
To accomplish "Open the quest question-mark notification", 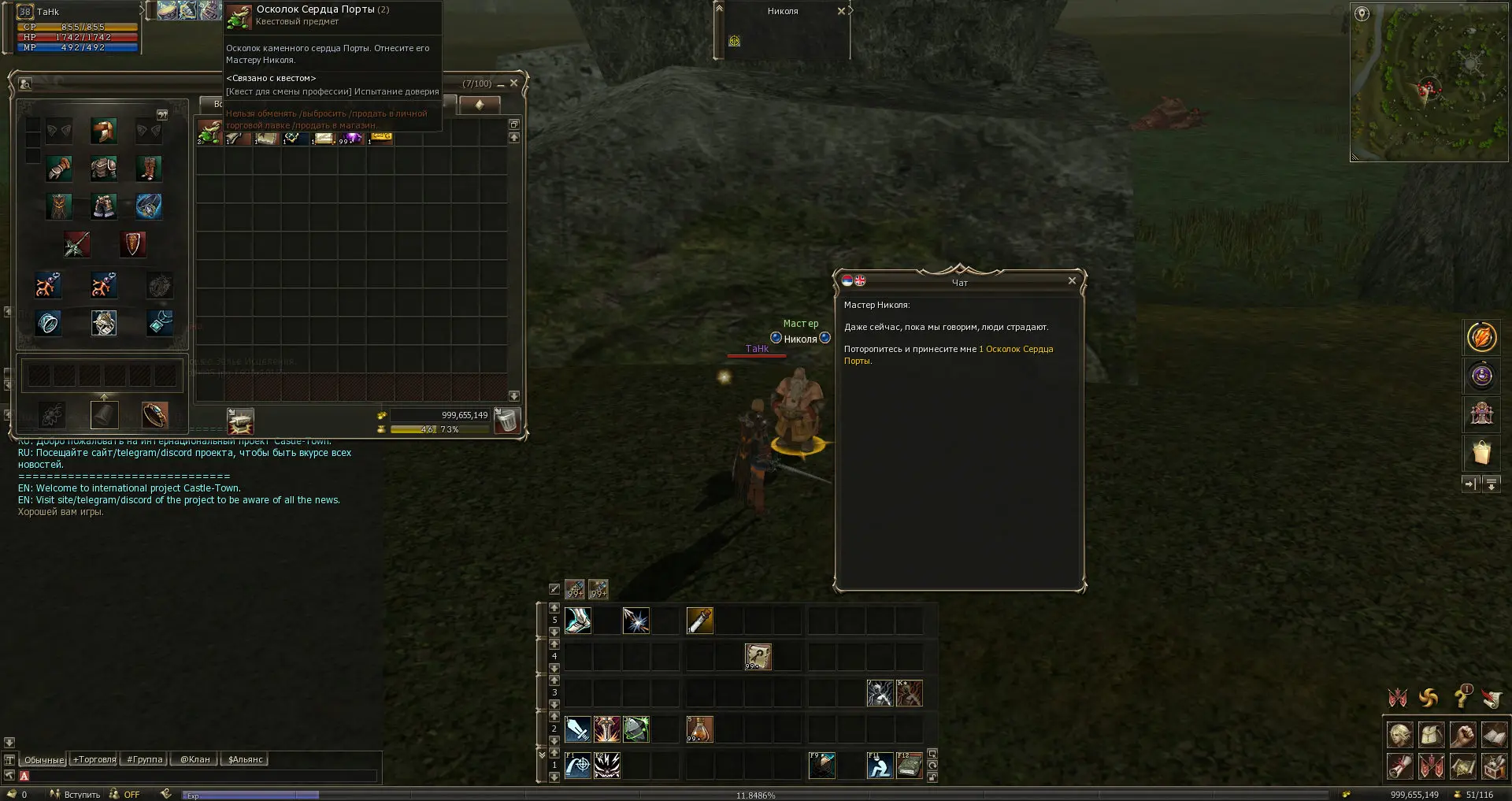I will (x=1462, y=697).
